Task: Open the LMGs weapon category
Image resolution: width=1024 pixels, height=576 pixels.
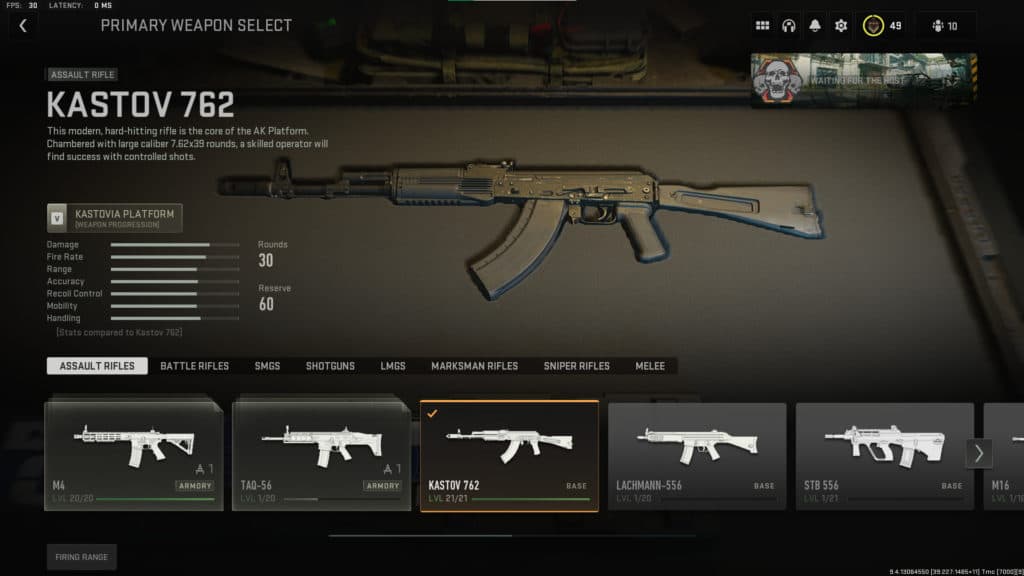Action: click(393, 366)
